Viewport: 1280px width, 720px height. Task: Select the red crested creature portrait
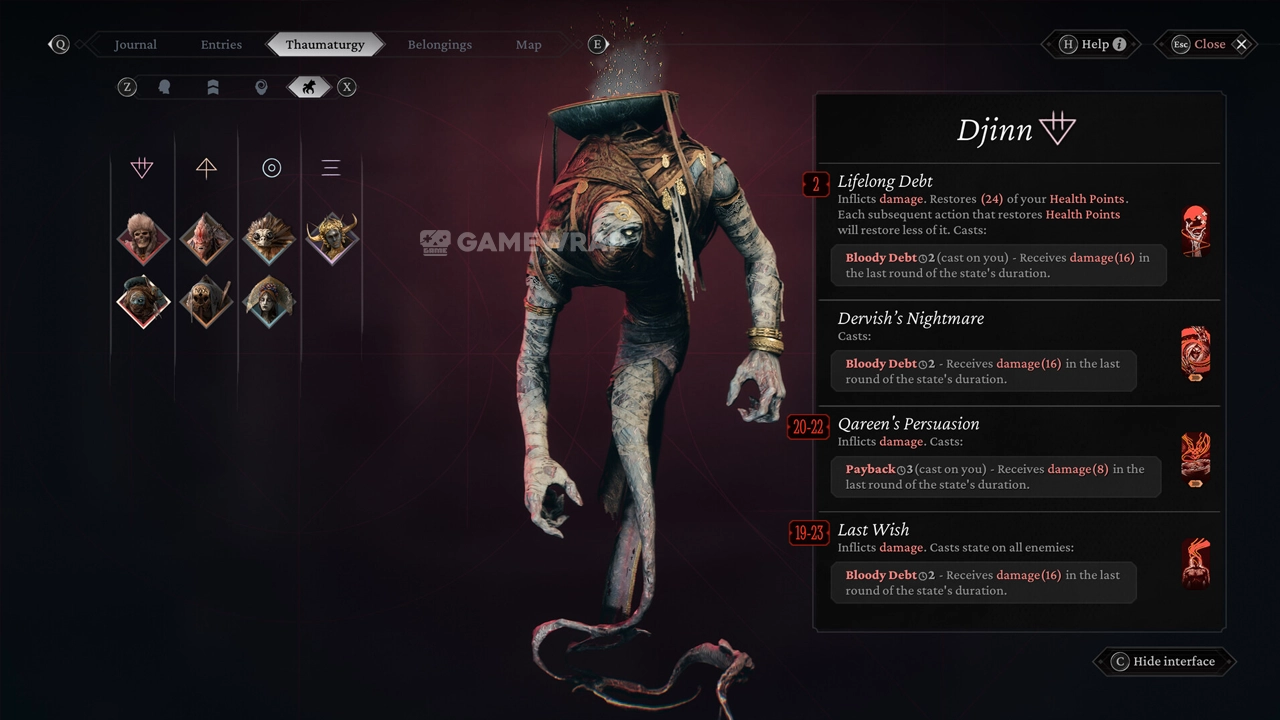click(206, 238)
